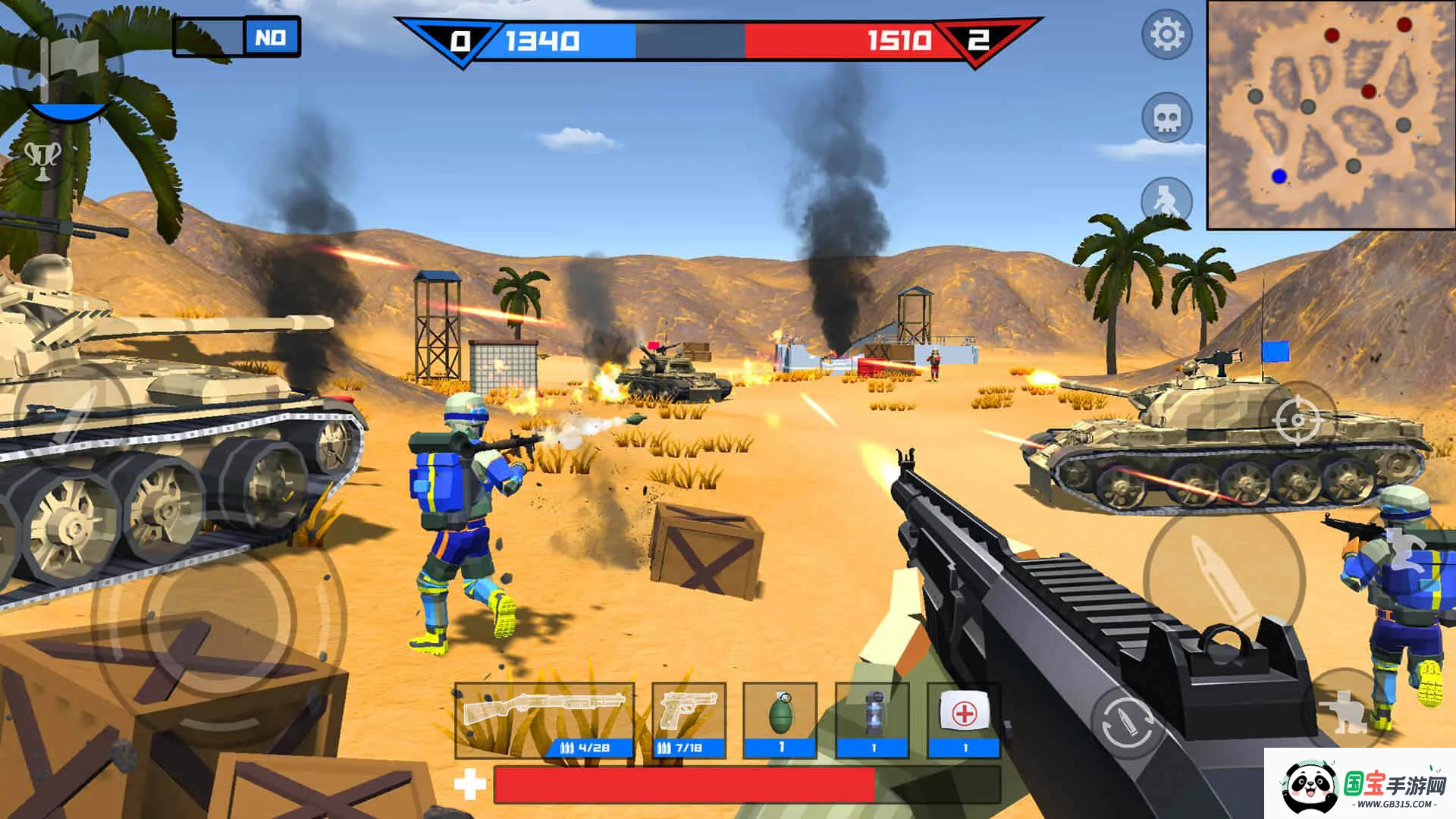
Task: Open the settings gear menu
Action: 1166,34
